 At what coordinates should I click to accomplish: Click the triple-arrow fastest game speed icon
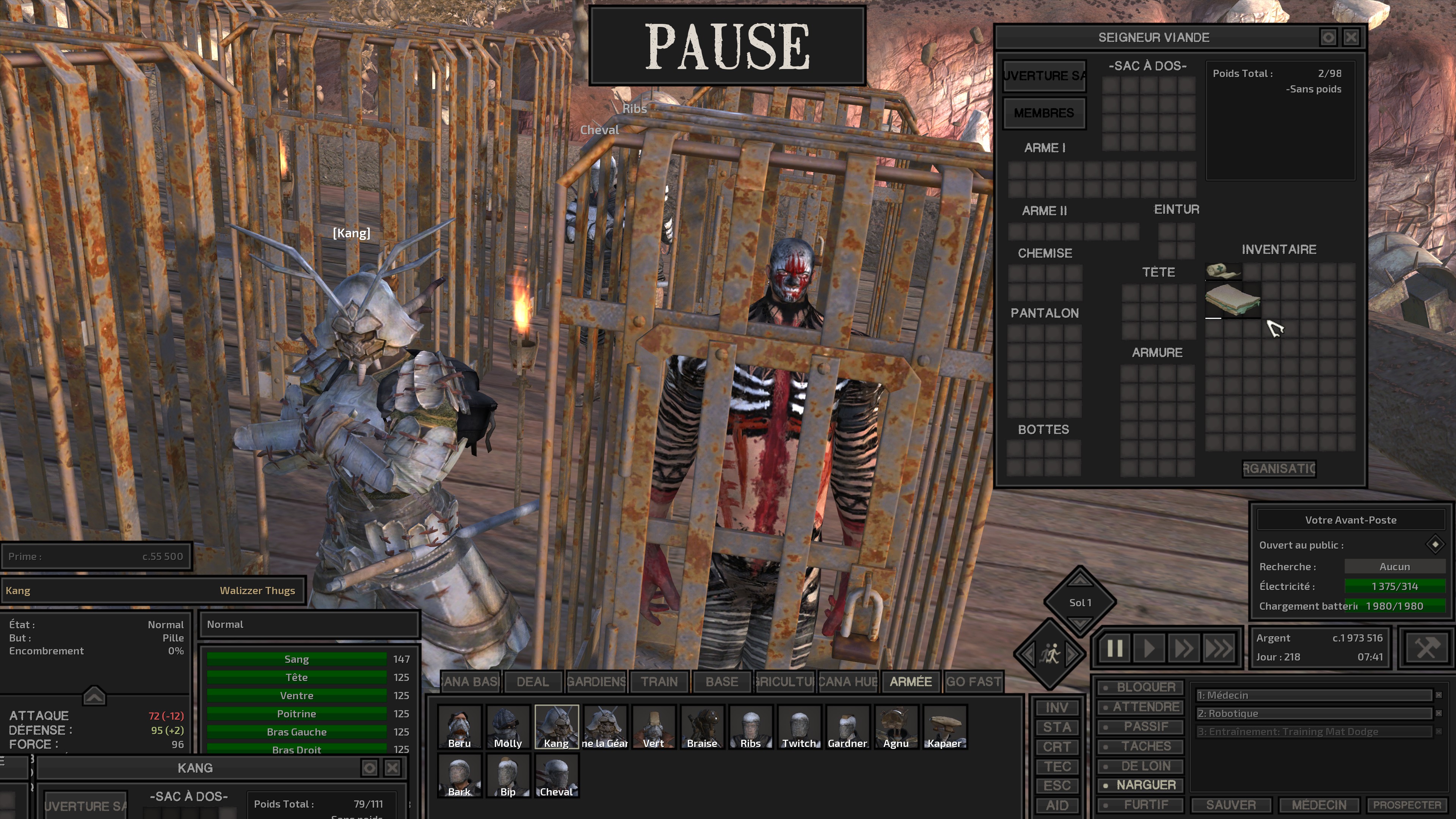(1218, 649)
